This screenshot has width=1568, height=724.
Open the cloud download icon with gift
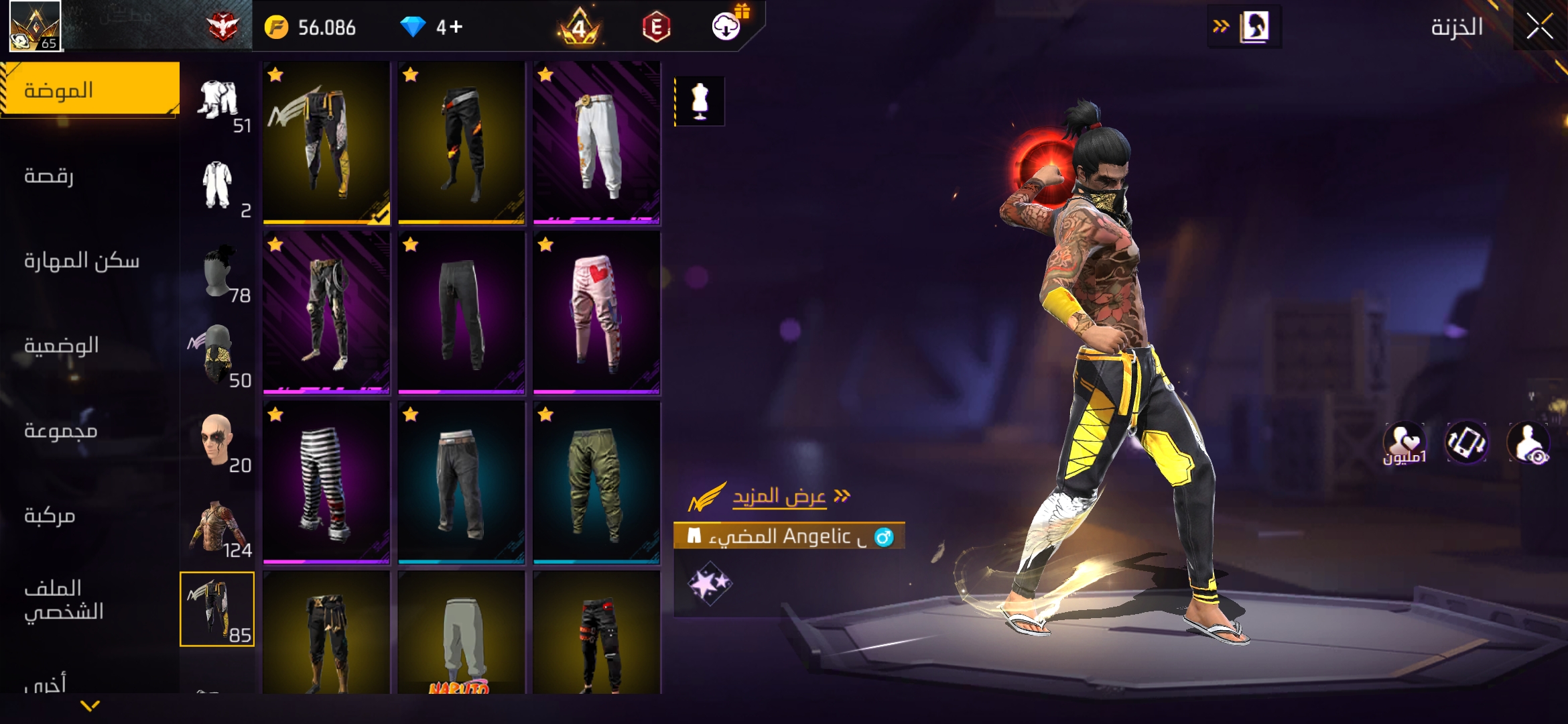tap(727, 26)
